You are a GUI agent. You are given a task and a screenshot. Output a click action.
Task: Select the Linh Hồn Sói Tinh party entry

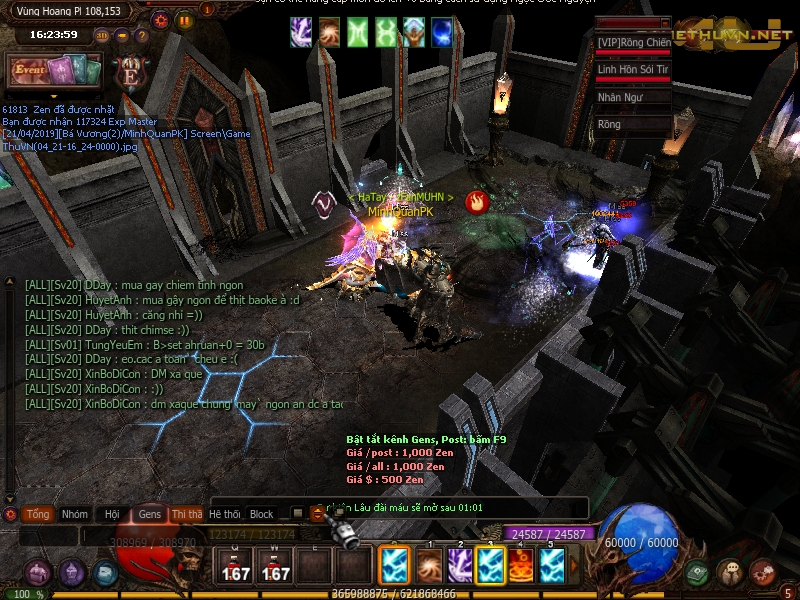point(633,70)
